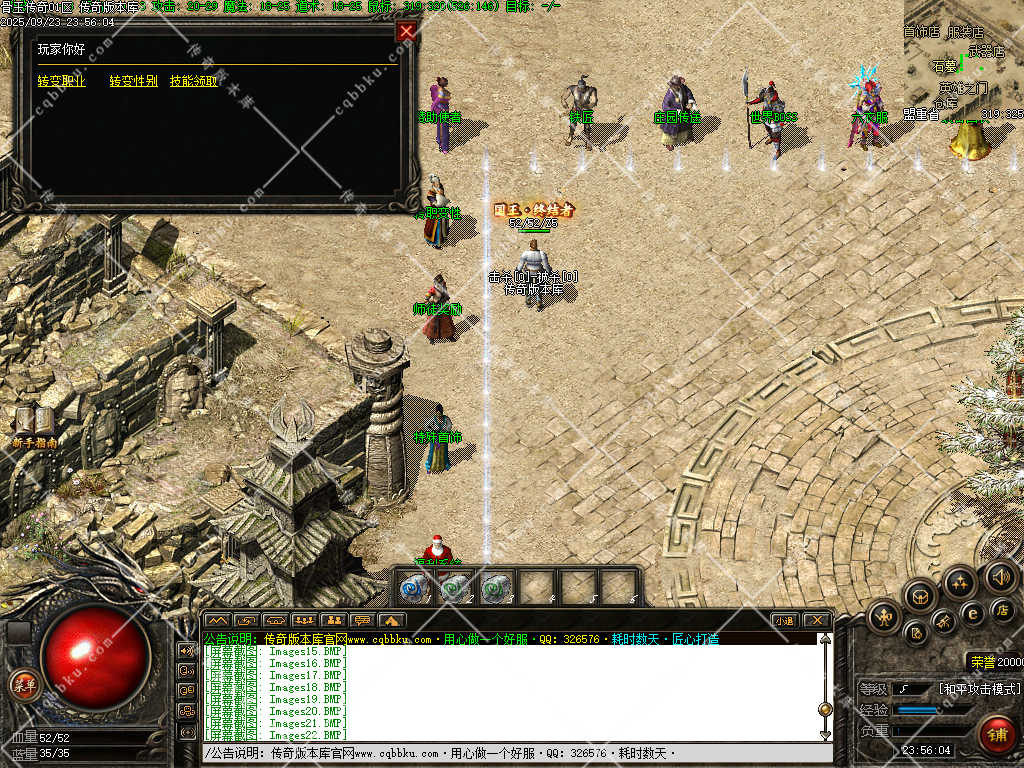Open the red 铺 stall button
1024x768 pixels.
coord(996,735)
